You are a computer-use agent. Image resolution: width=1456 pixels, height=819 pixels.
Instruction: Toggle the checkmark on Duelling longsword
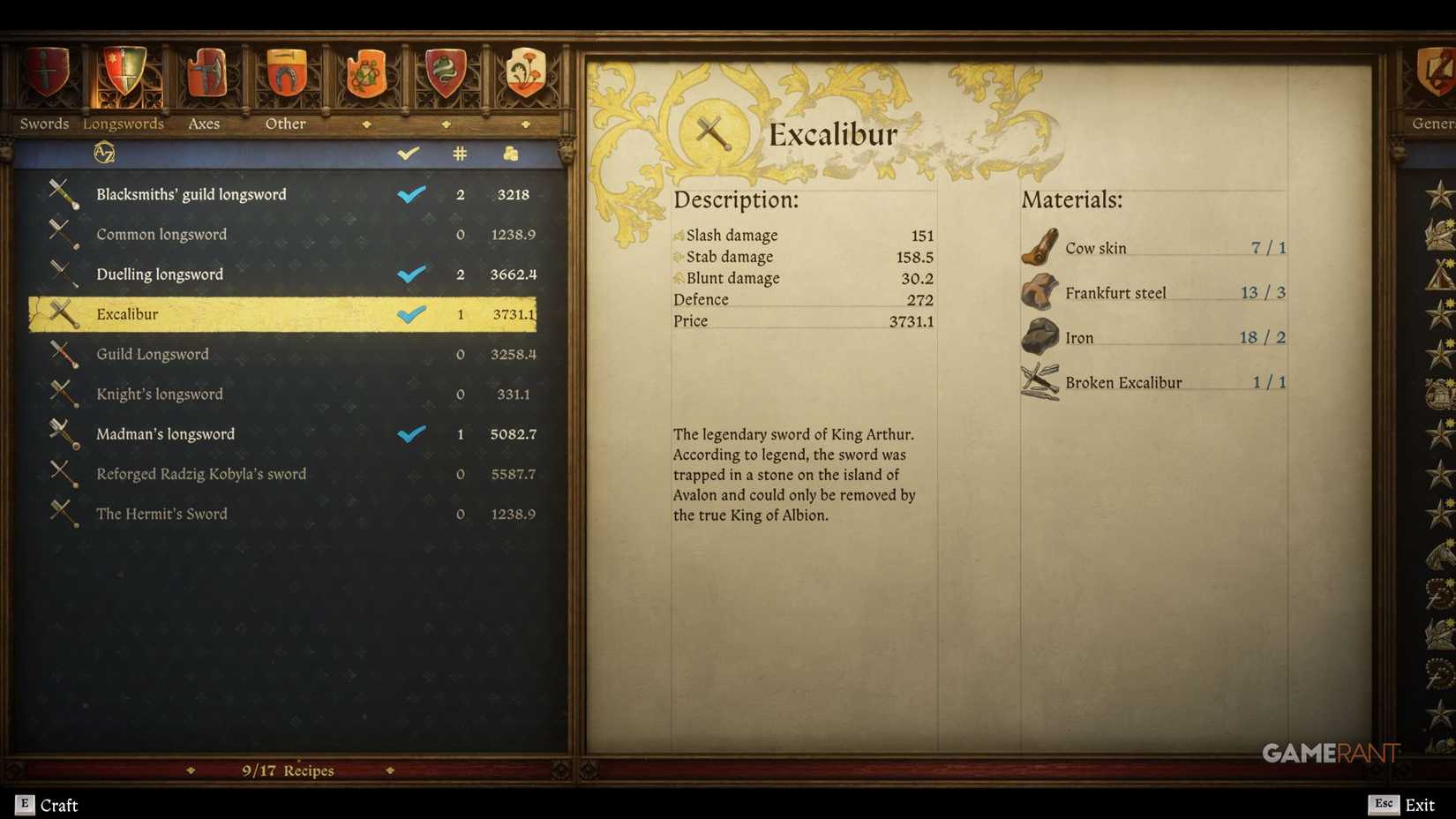click(411, 274)
